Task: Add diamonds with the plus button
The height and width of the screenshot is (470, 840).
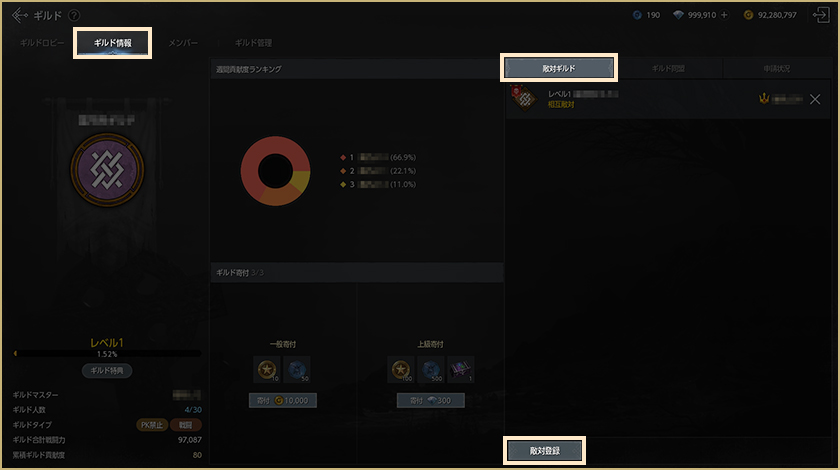Action: pyautogui.click(x=725, y=15)
